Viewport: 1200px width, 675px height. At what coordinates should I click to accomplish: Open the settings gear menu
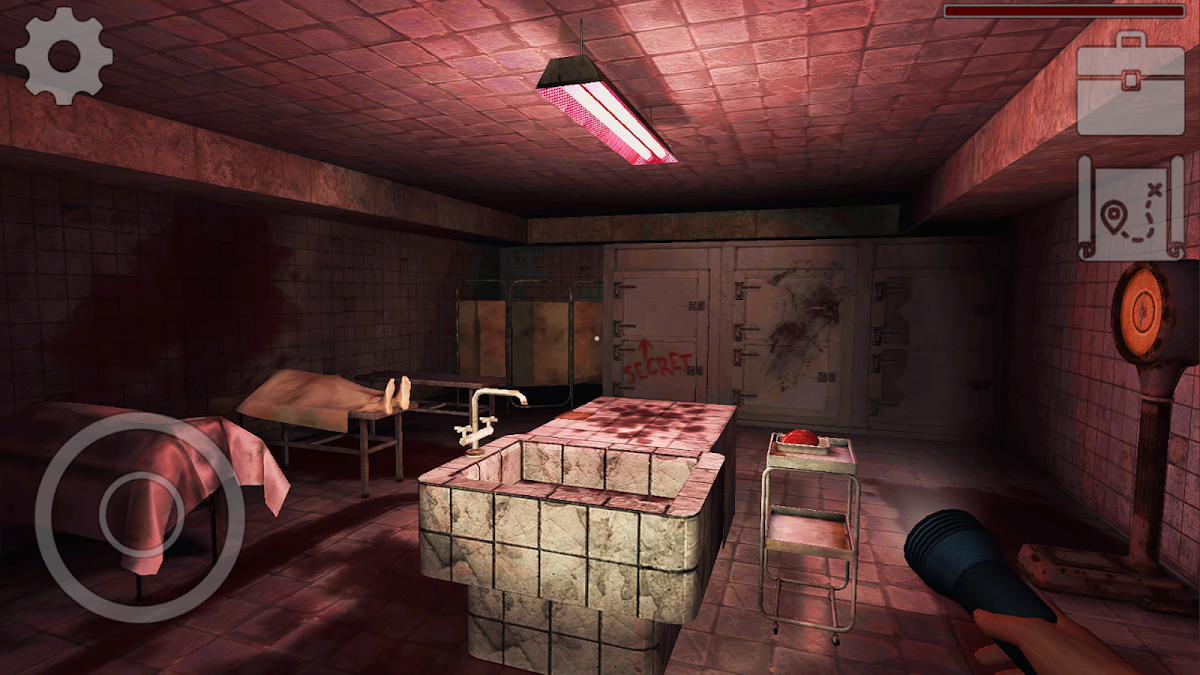coord(64,55)
